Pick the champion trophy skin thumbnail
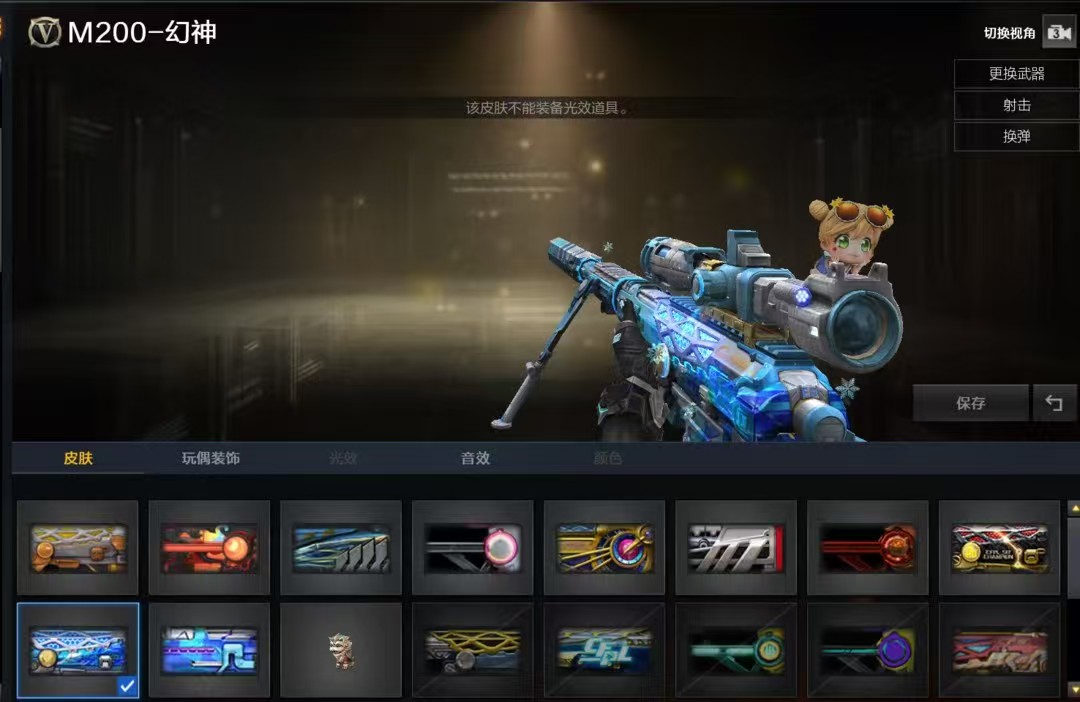 tap(999, 548)
